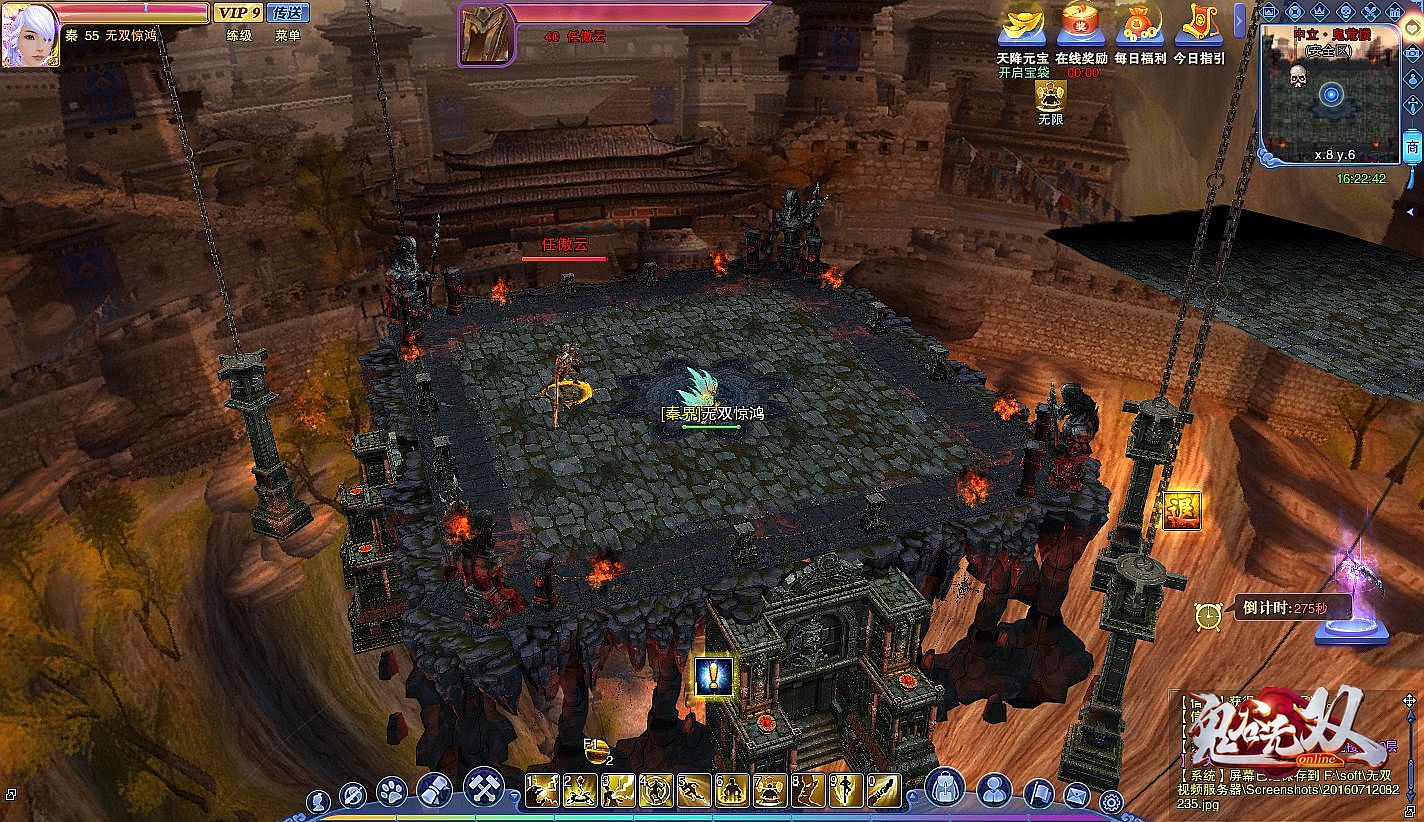
Task: Click the blue 传送 teleport button
Action: coord(289,13)
